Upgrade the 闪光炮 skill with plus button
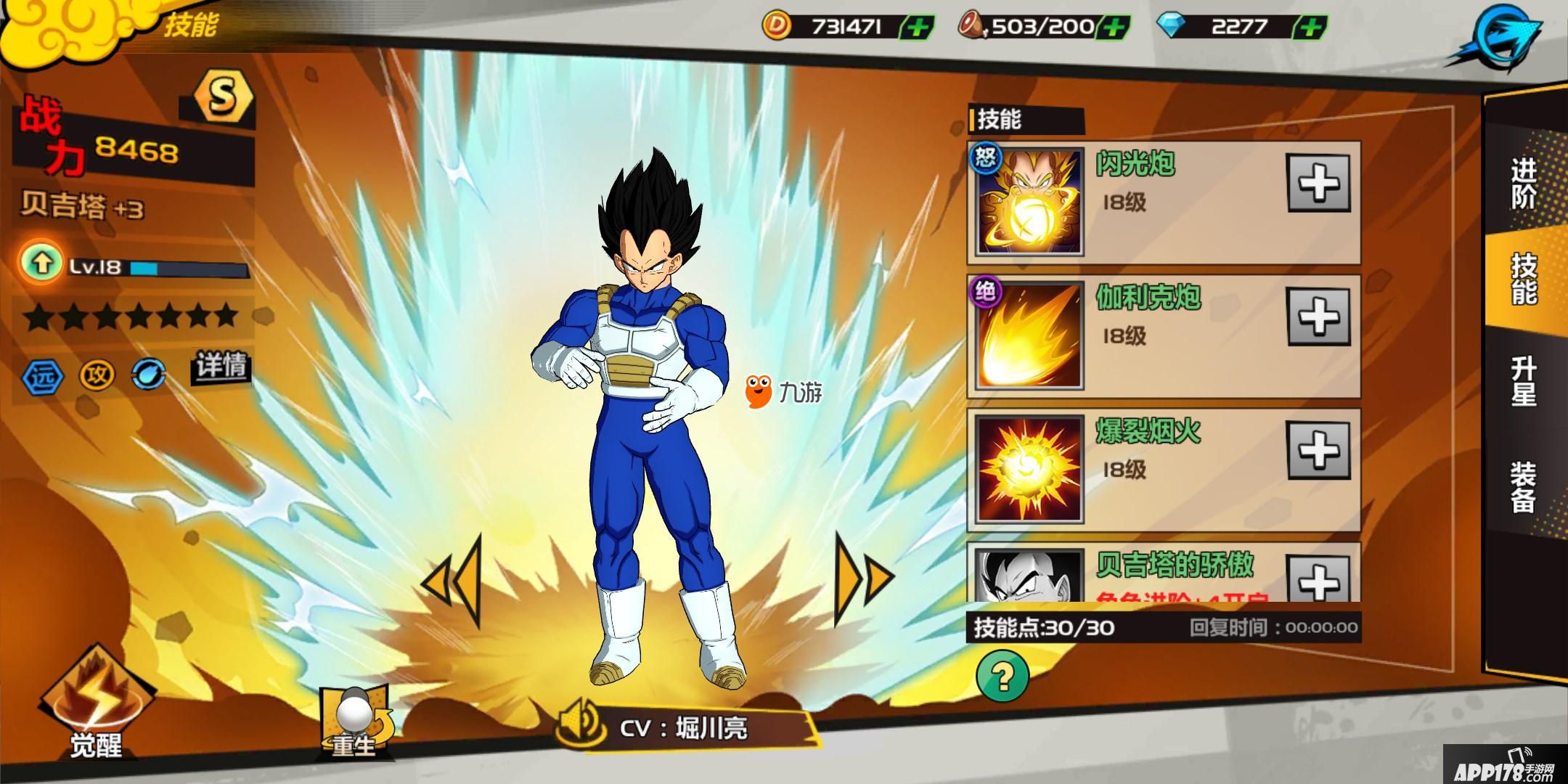The image size is (1568, 784). pyautogui.click(x=1318, y=183)
